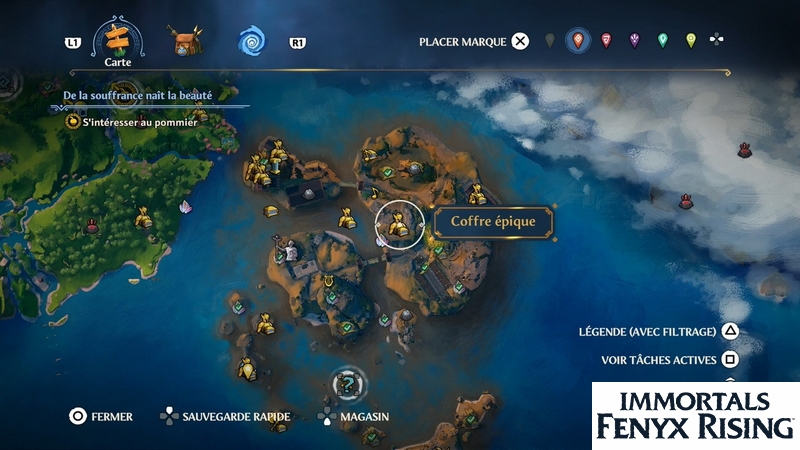Select the highlighted Coffre épique marker
This screenshot has height=450, width=800.
pos(397,224)
